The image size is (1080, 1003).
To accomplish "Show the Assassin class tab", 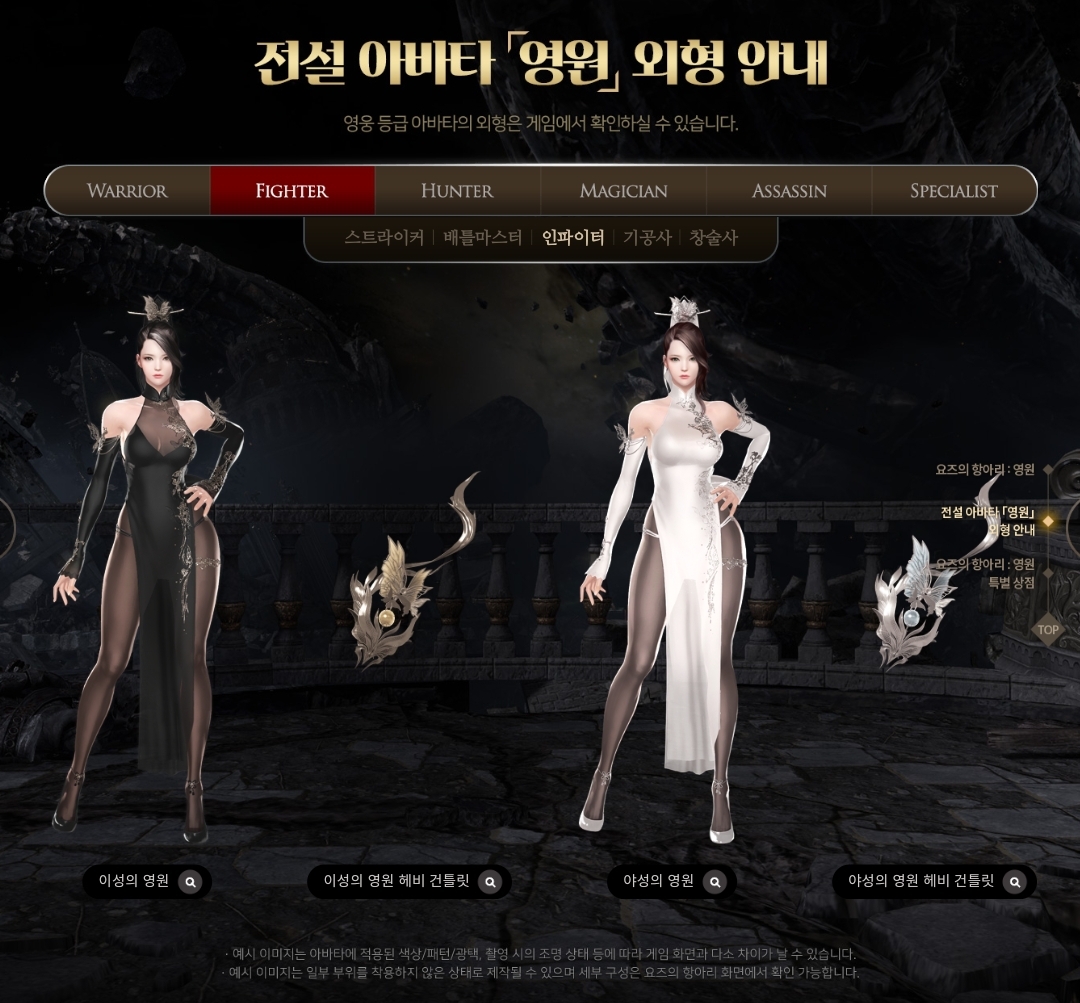I will tap(789, 190).
